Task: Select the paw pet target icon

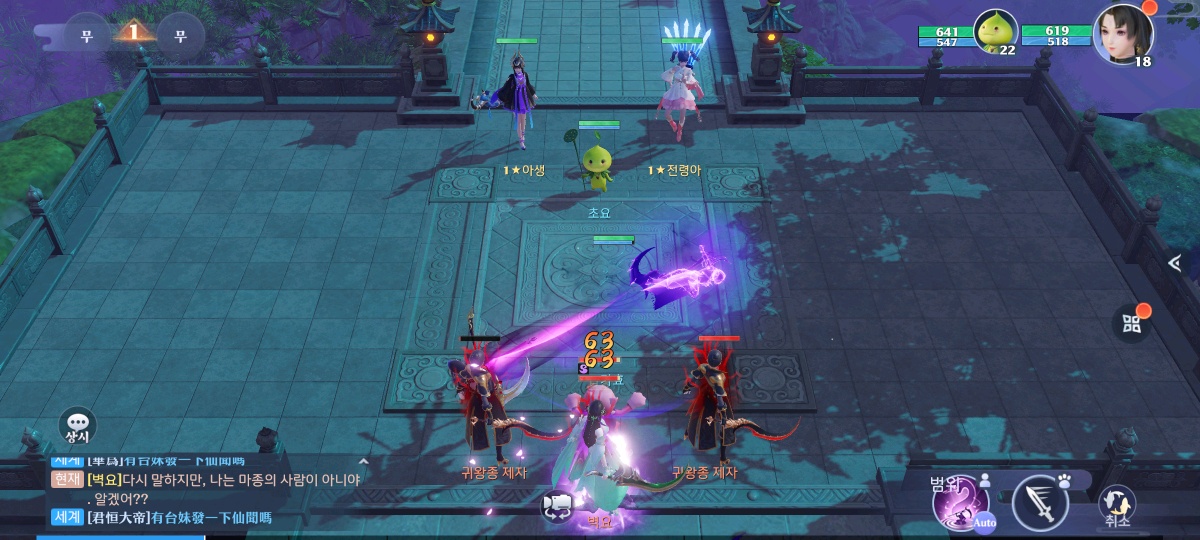Action: 1064,481
